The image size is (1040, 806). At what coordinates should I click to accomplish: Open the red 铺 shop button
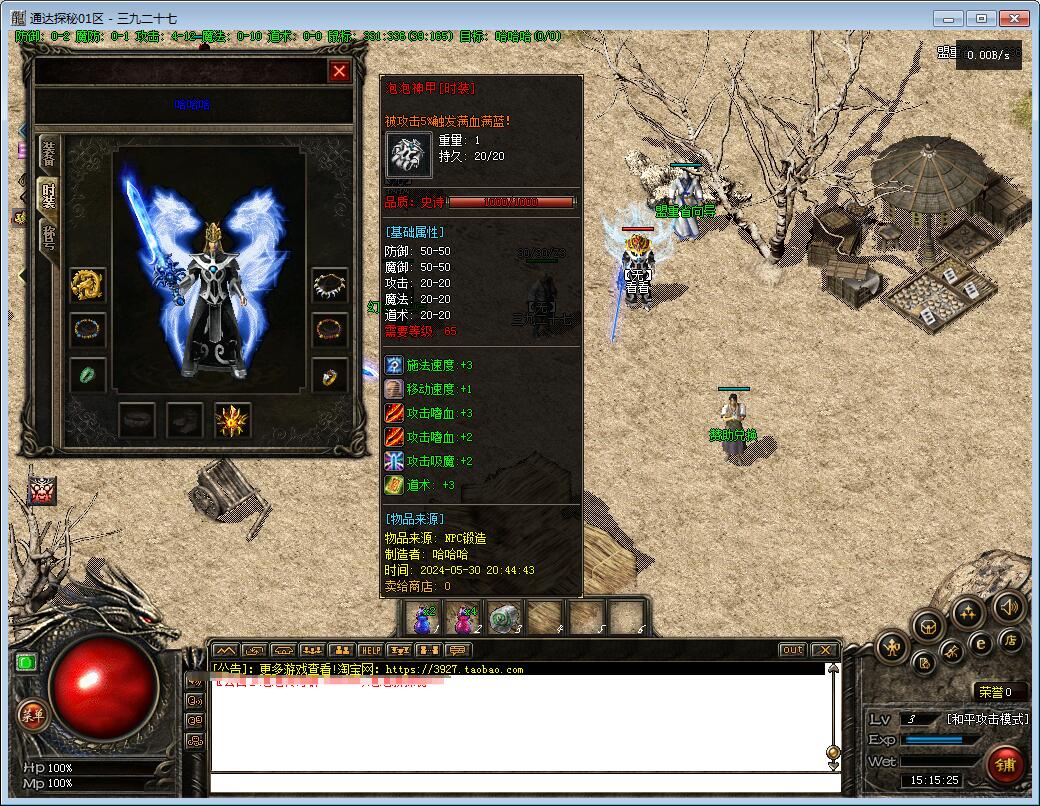click(x=1006, y=765)
